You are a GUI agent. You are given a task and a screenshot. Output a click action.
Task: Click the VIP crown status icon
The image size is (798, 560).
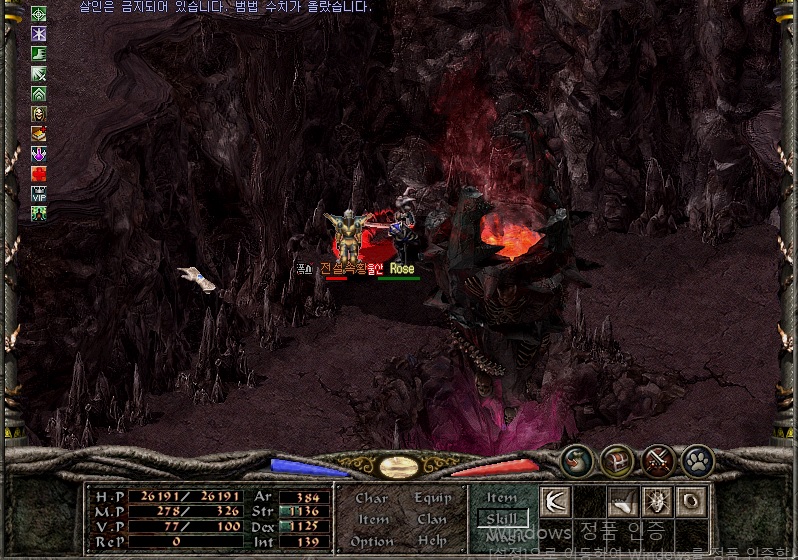click(39, 193)
